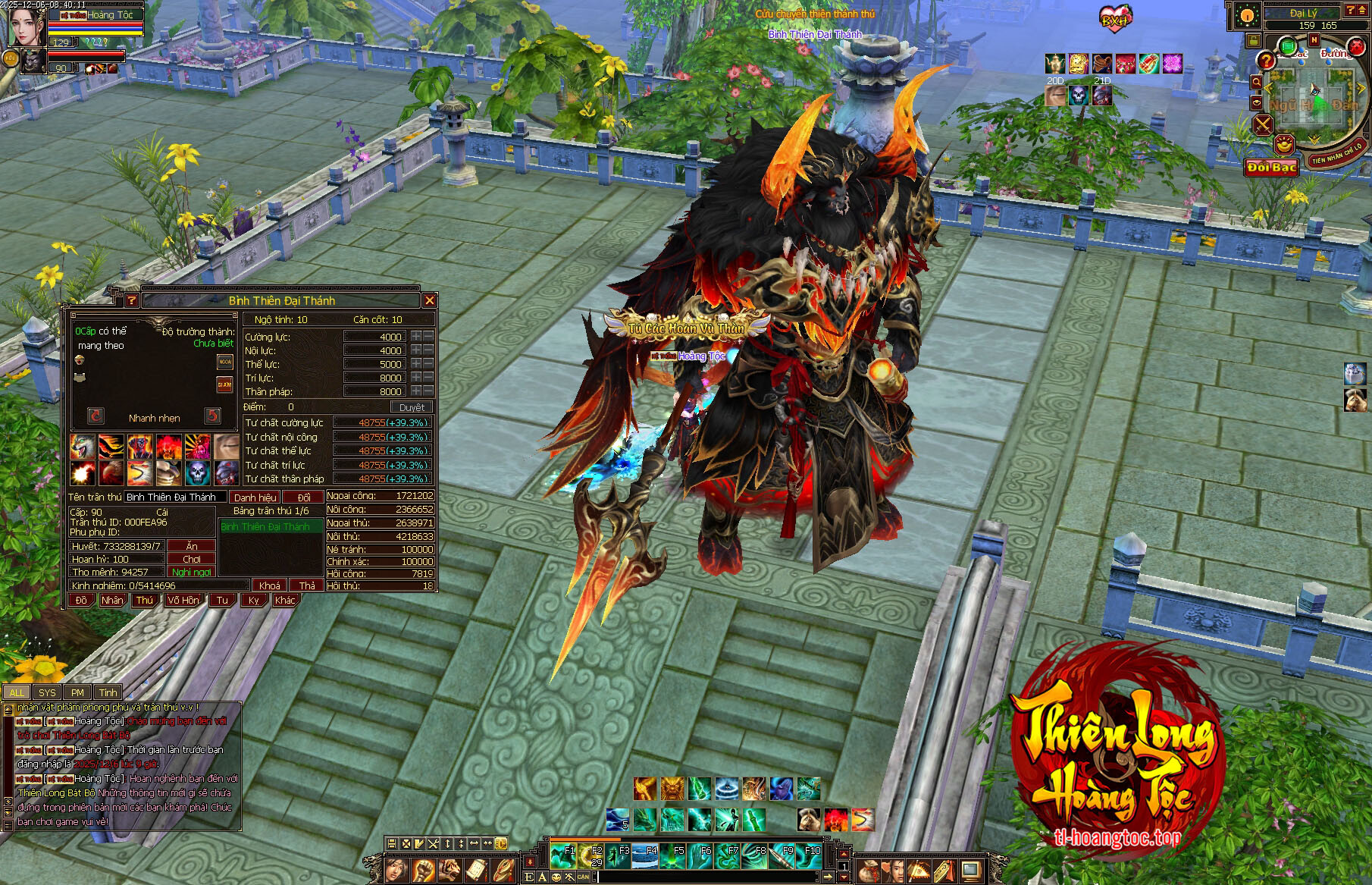1372x885 pixels.
Task: Lock the pet using the Khoá button
Action: (269, 585)
